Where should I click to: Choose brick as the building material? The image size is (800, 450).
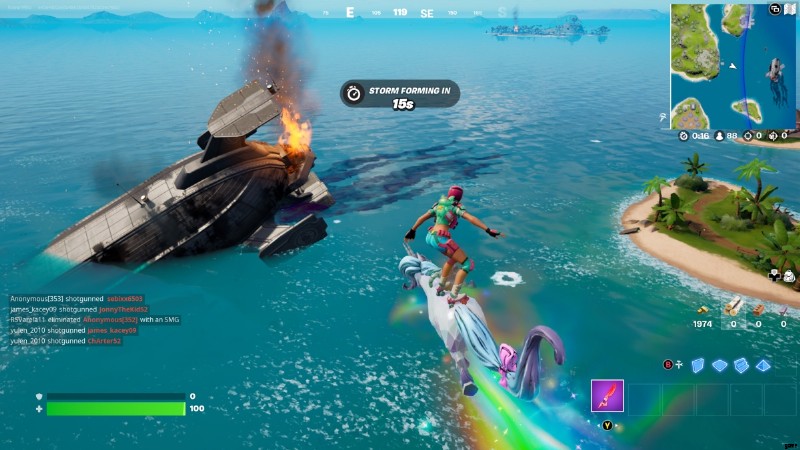tap(758, 307)
